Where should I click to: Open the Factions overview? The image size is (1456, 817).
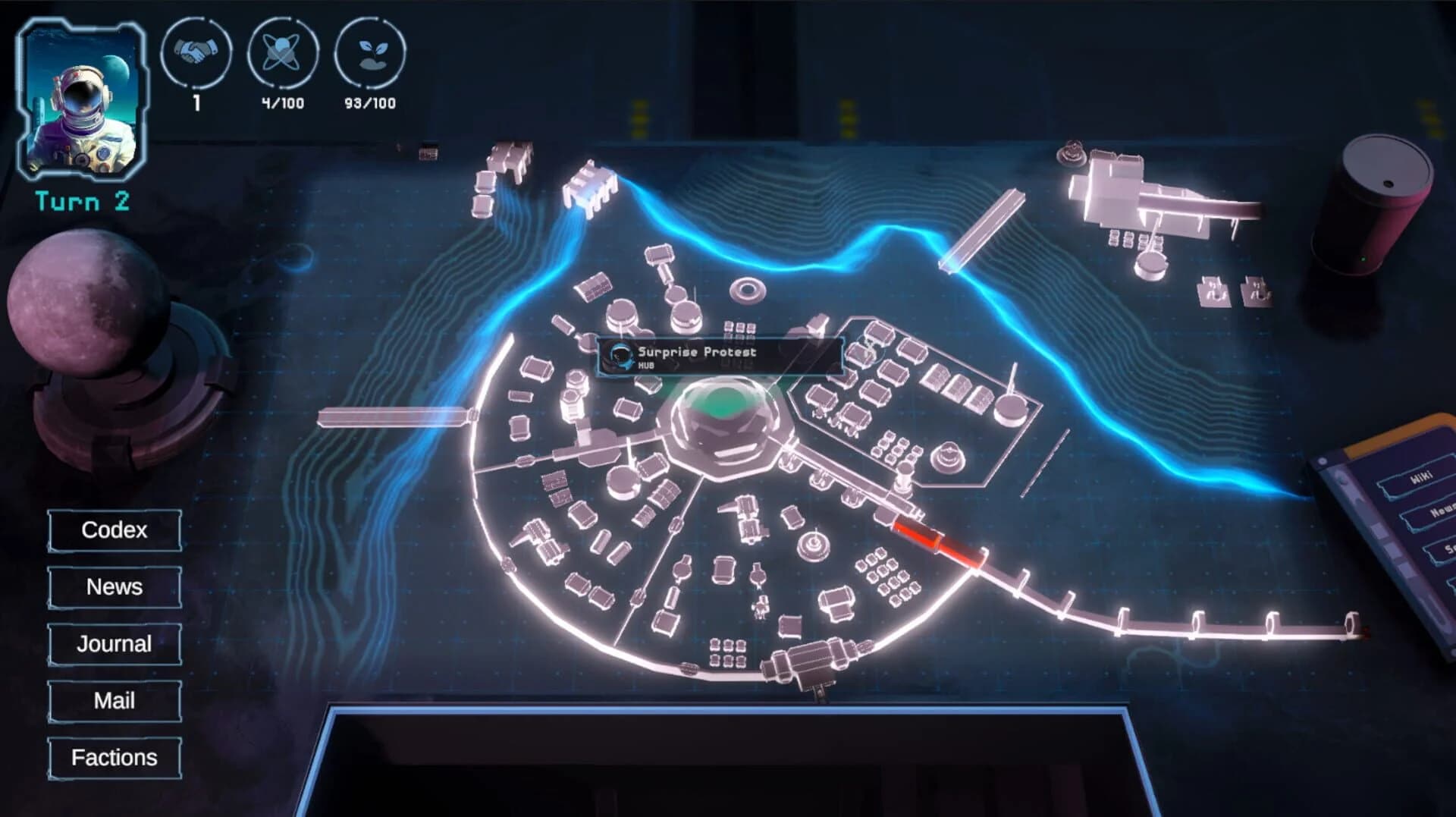114,757
